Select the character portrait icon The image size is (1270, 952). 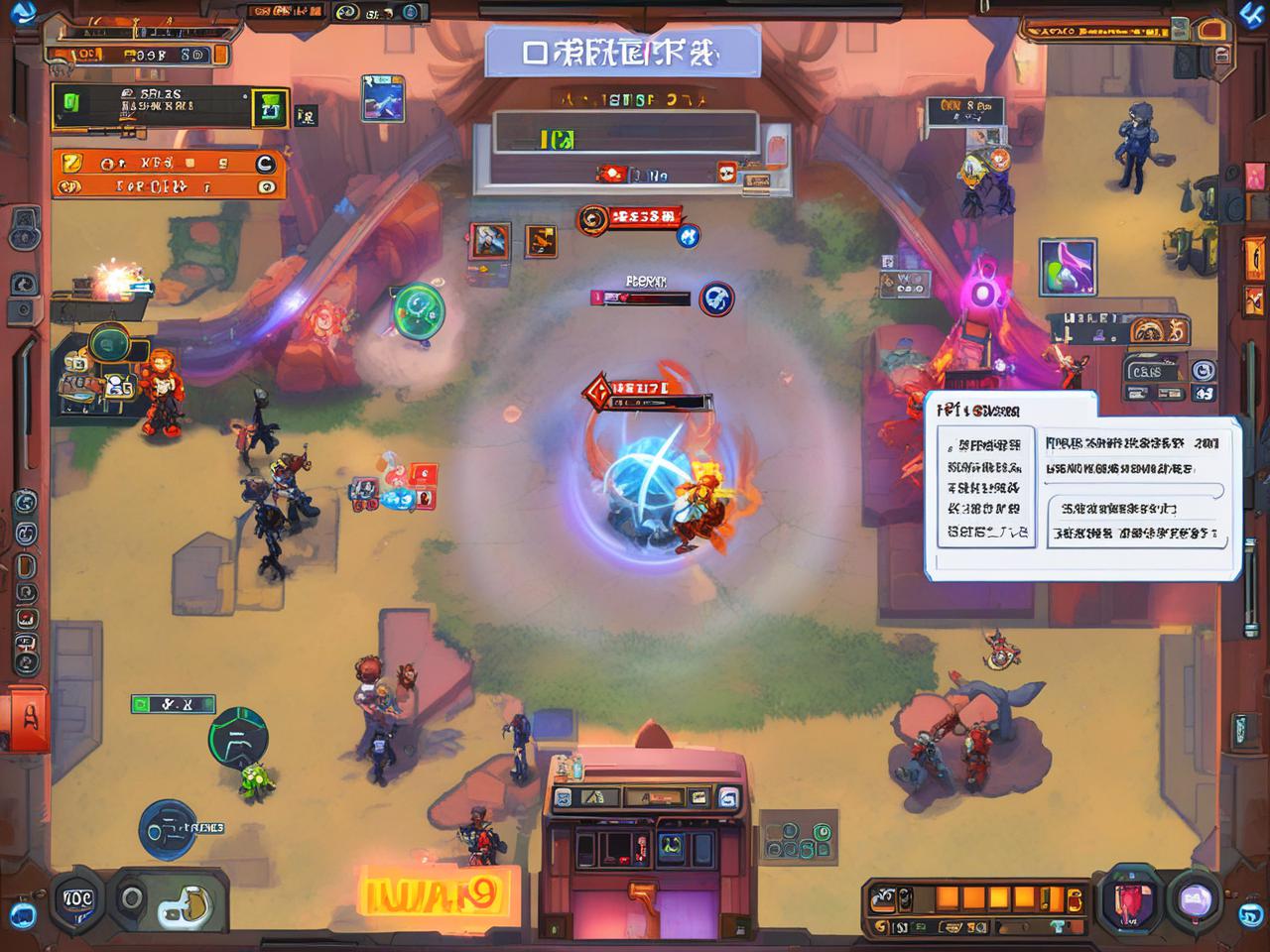coord(489,240)
